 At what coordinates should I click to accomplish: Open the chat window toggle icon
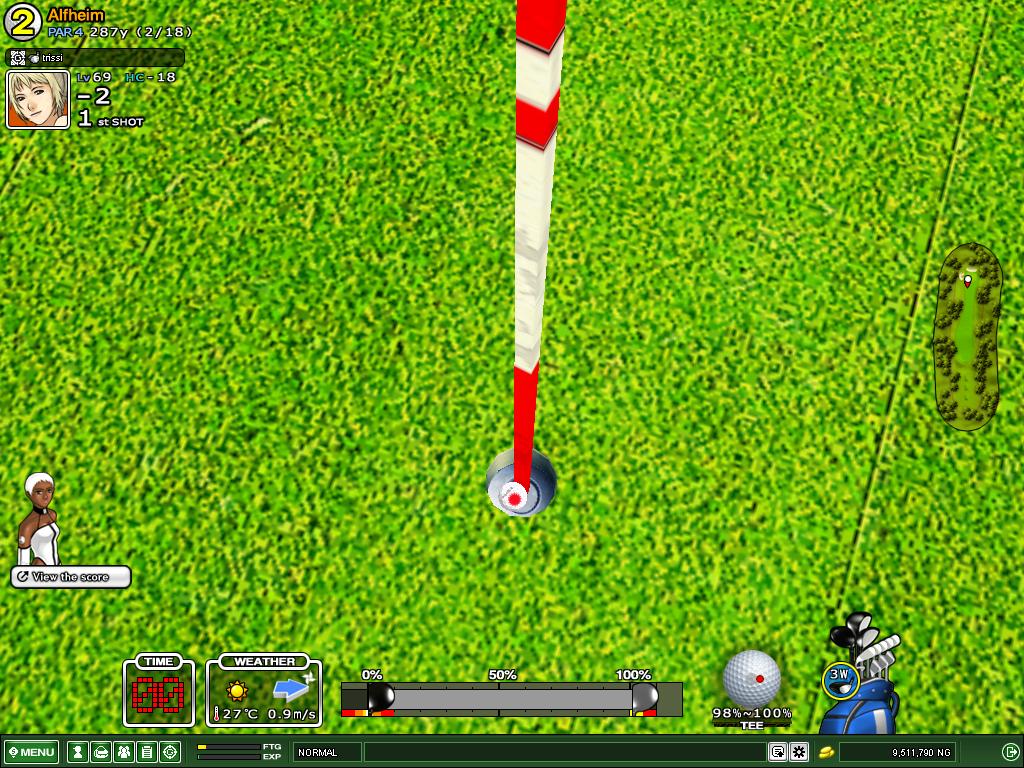(x=777, y=752)
